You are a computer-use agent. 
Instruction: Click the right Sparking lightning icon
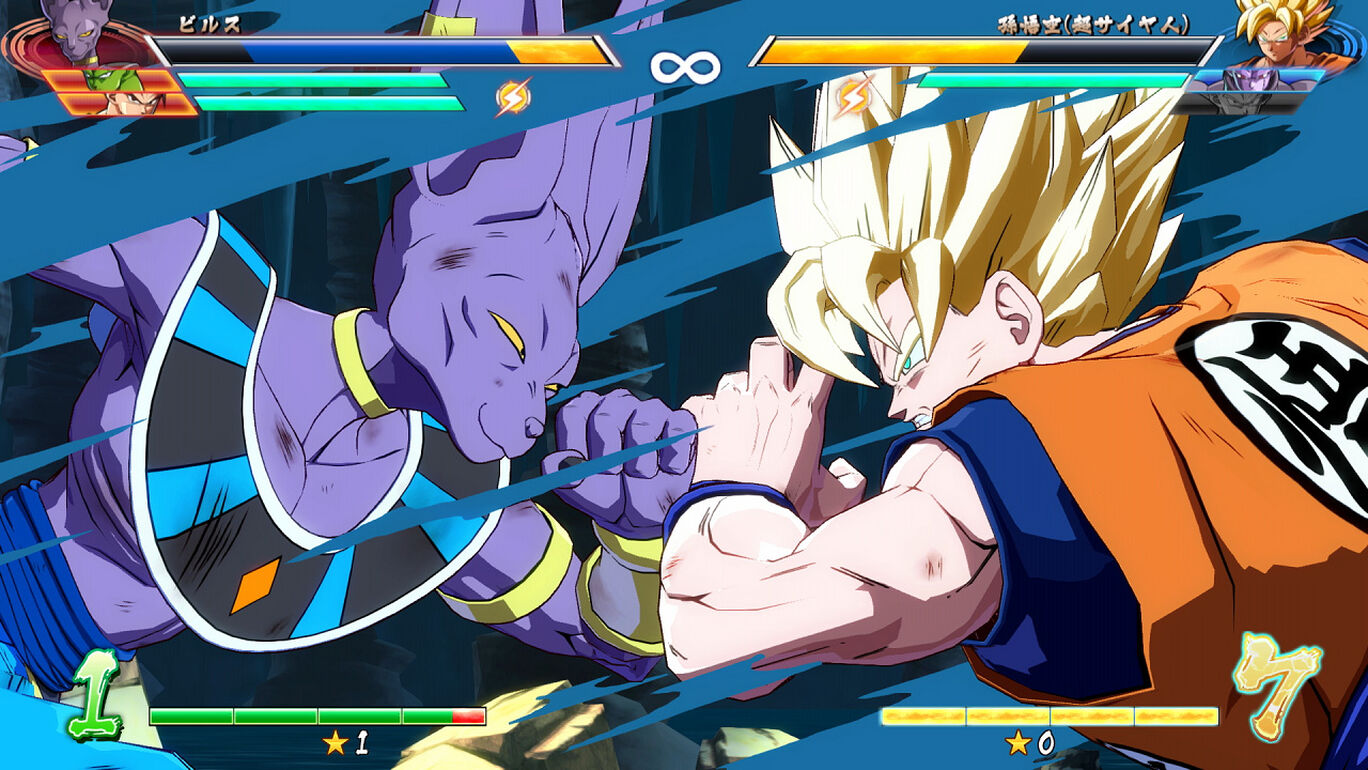851,98
